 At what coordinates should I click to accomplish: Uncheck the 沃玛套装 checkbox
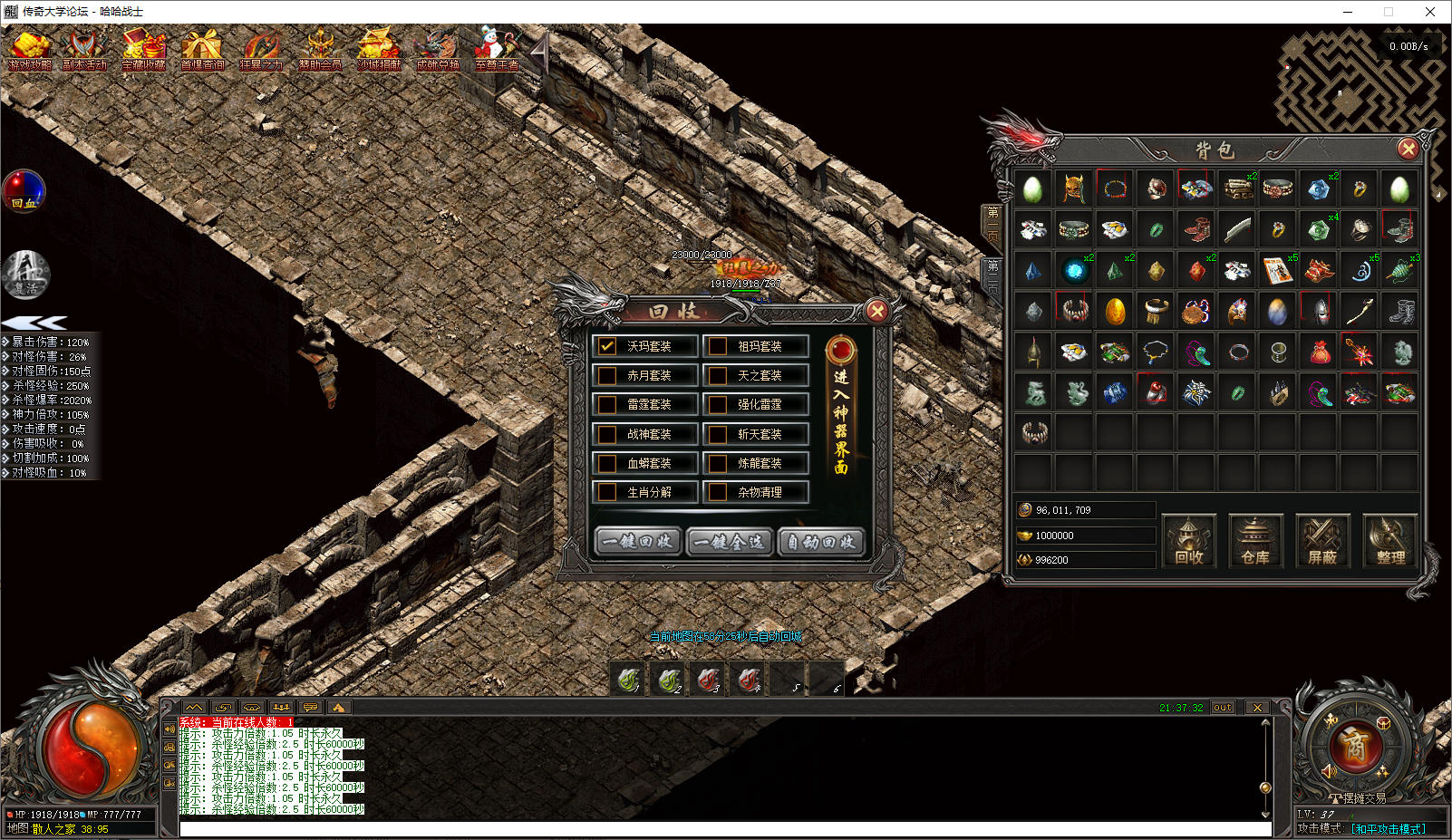[x=607, y=346]
